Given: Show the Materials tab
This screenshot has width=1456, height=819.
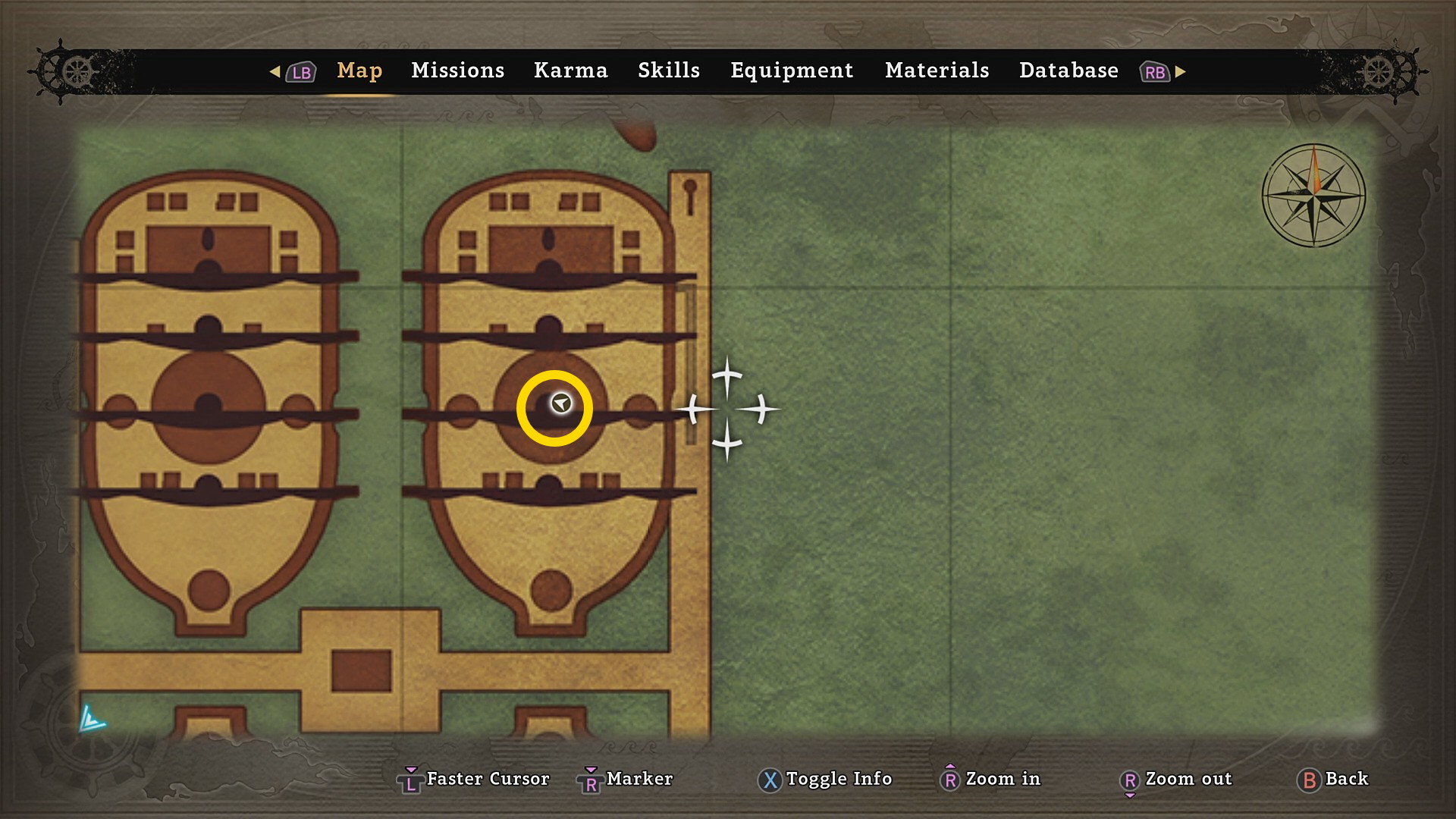Looking at the screenshot, I should click(937, 71).
